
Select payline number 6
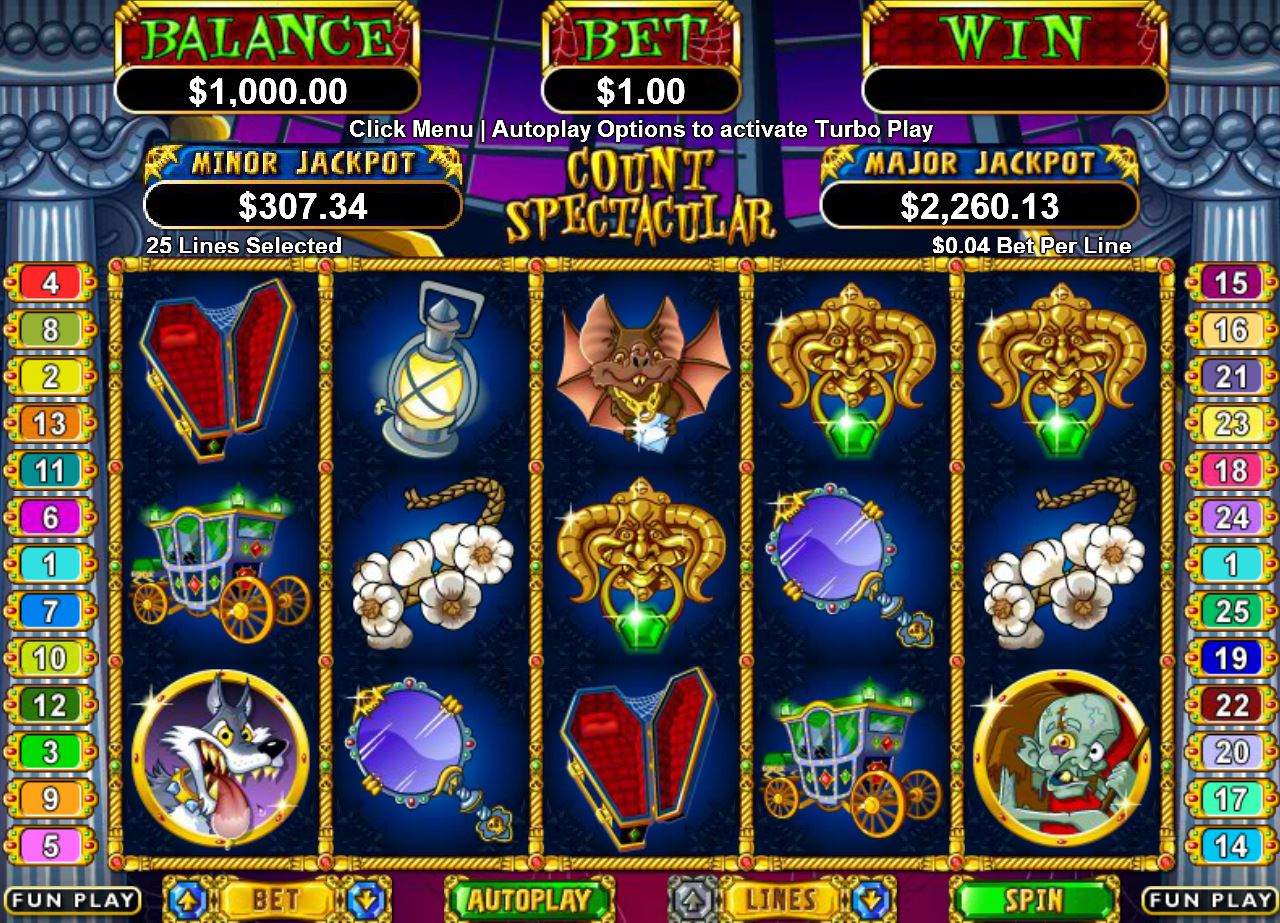coord(50,518)
